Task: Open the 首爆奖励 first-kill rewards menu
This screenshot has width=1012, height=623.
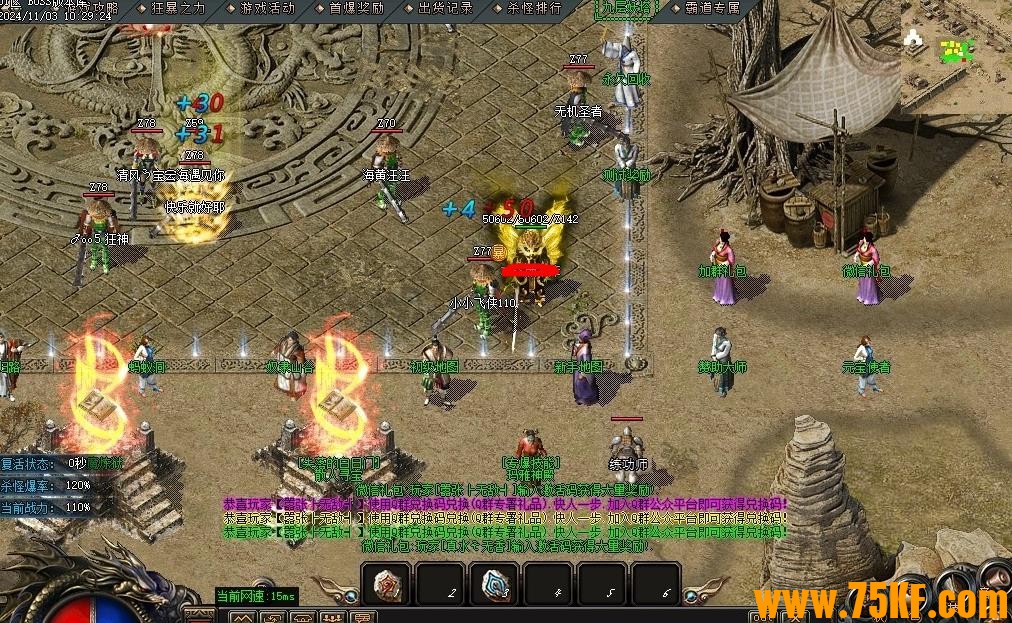Action: pyautogui.click(x=356, y=8)
